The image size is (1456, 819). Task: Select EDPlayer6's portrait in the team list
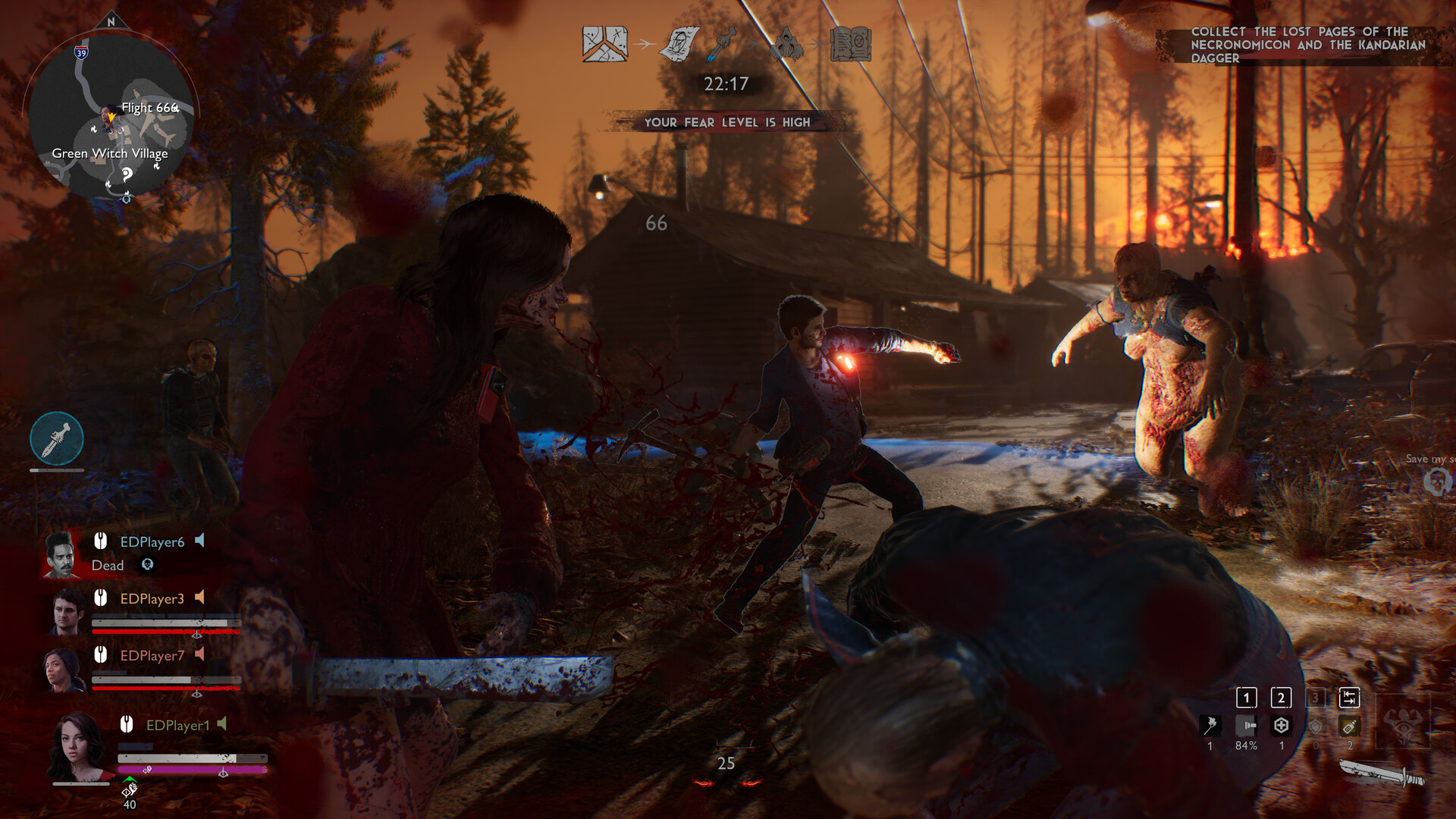click(61, 554)
